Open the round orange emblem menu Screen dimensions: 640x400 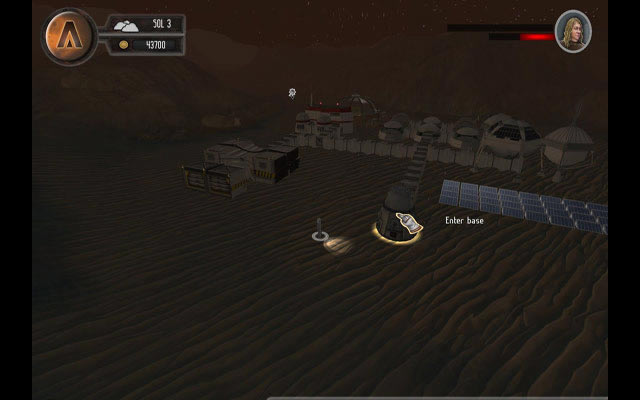pyautogui.click(x=69, y=37)
